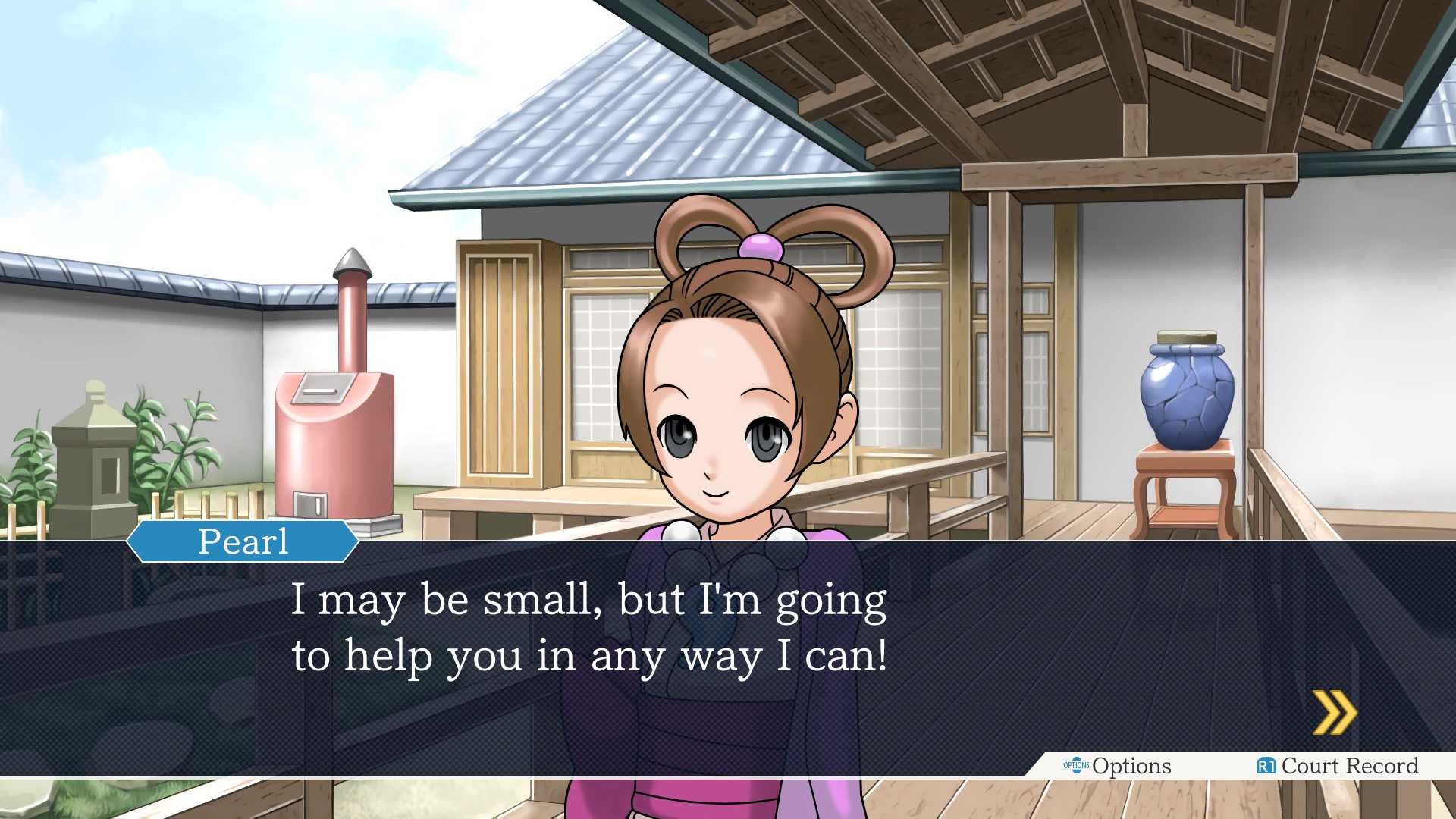The image size is (1456, 819).
Task: Click the Pearl speaker nameplate
Action: point(243,540)
